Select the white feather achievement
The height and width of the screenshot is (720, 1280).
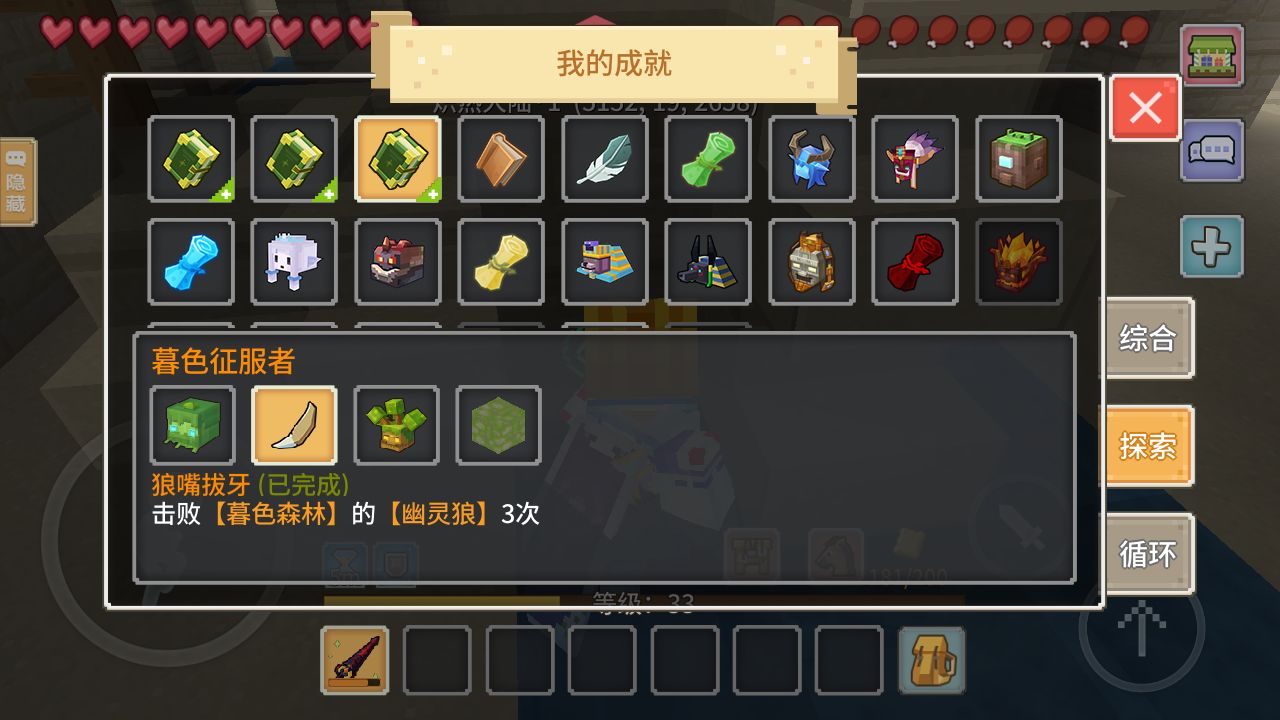pyautogui.click(x=604, y=159)
